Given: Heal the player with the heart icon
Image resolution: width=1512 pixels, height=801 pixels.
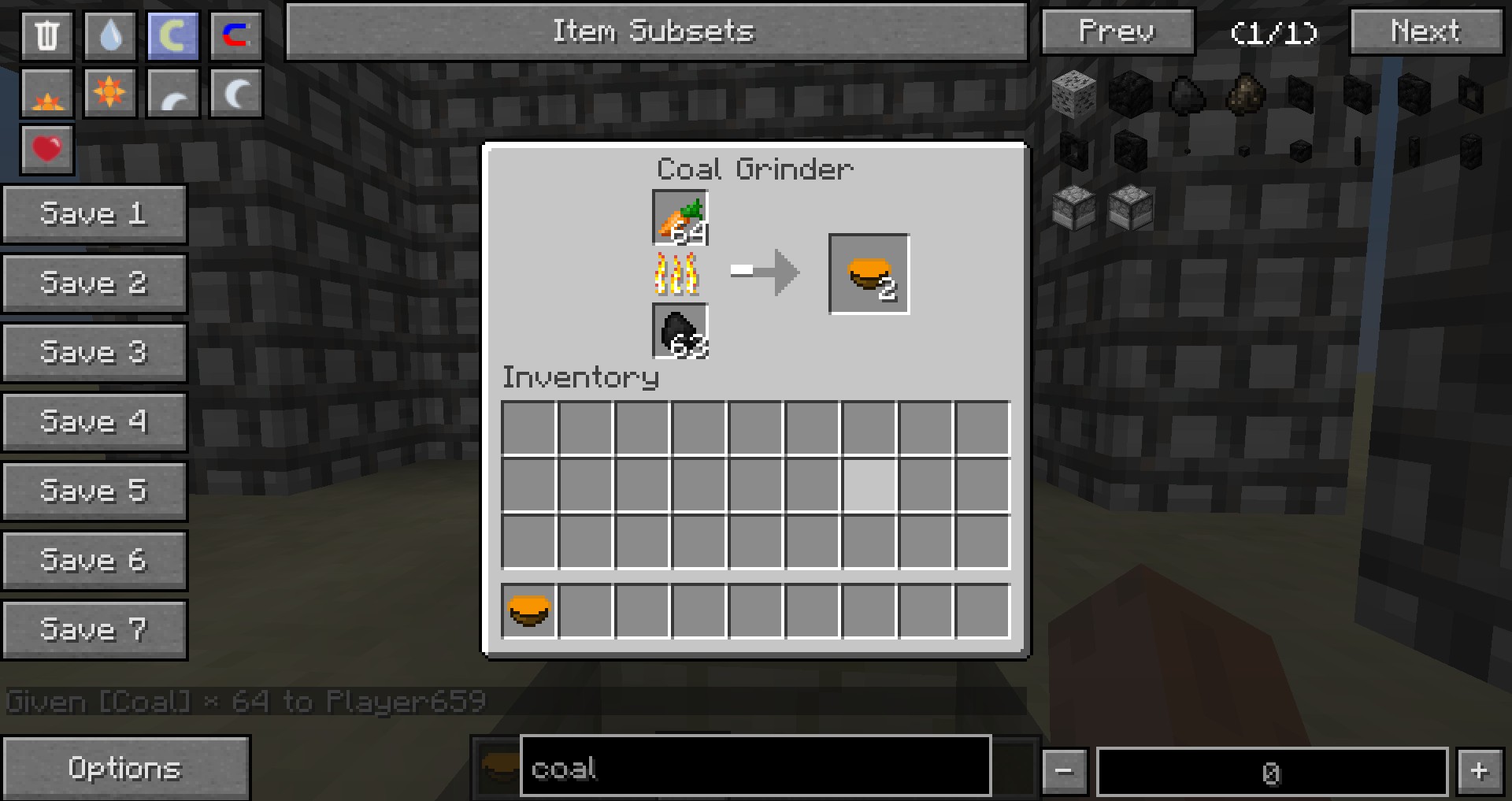Looking at the screenshot, I should click(x=47, y=149).
